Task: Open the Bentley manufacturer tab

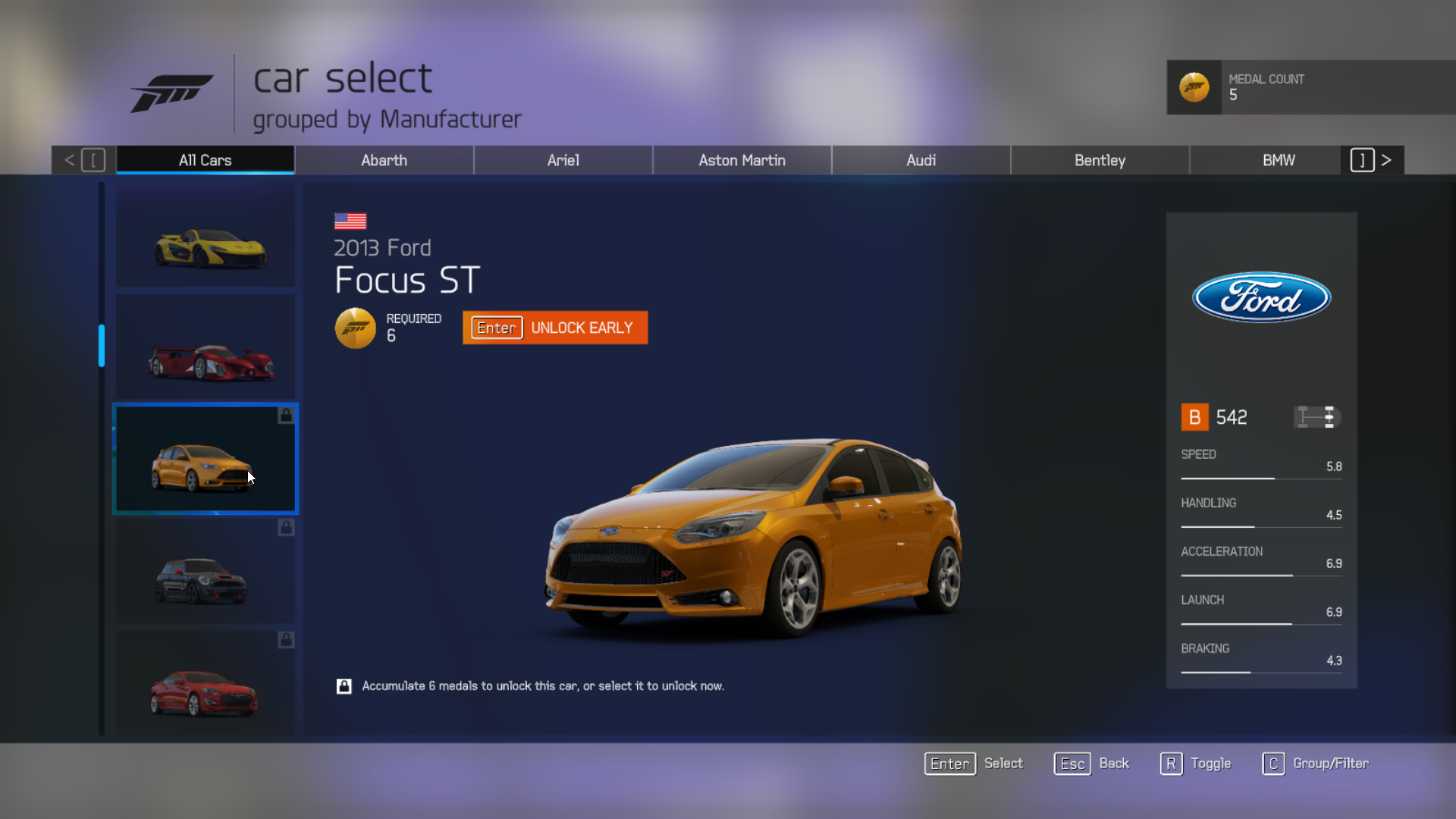Action: coord(1100,160)
